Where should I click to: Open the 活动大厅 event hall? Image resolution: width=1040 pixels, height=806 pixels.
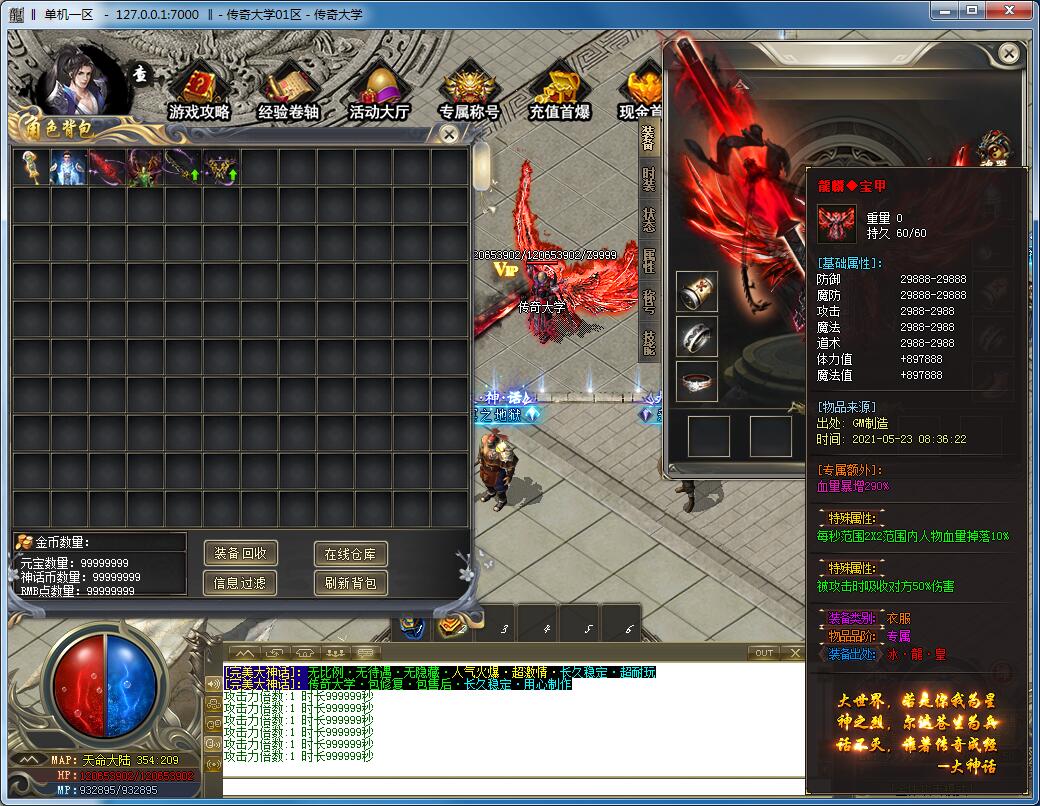[x=379, y=95]
